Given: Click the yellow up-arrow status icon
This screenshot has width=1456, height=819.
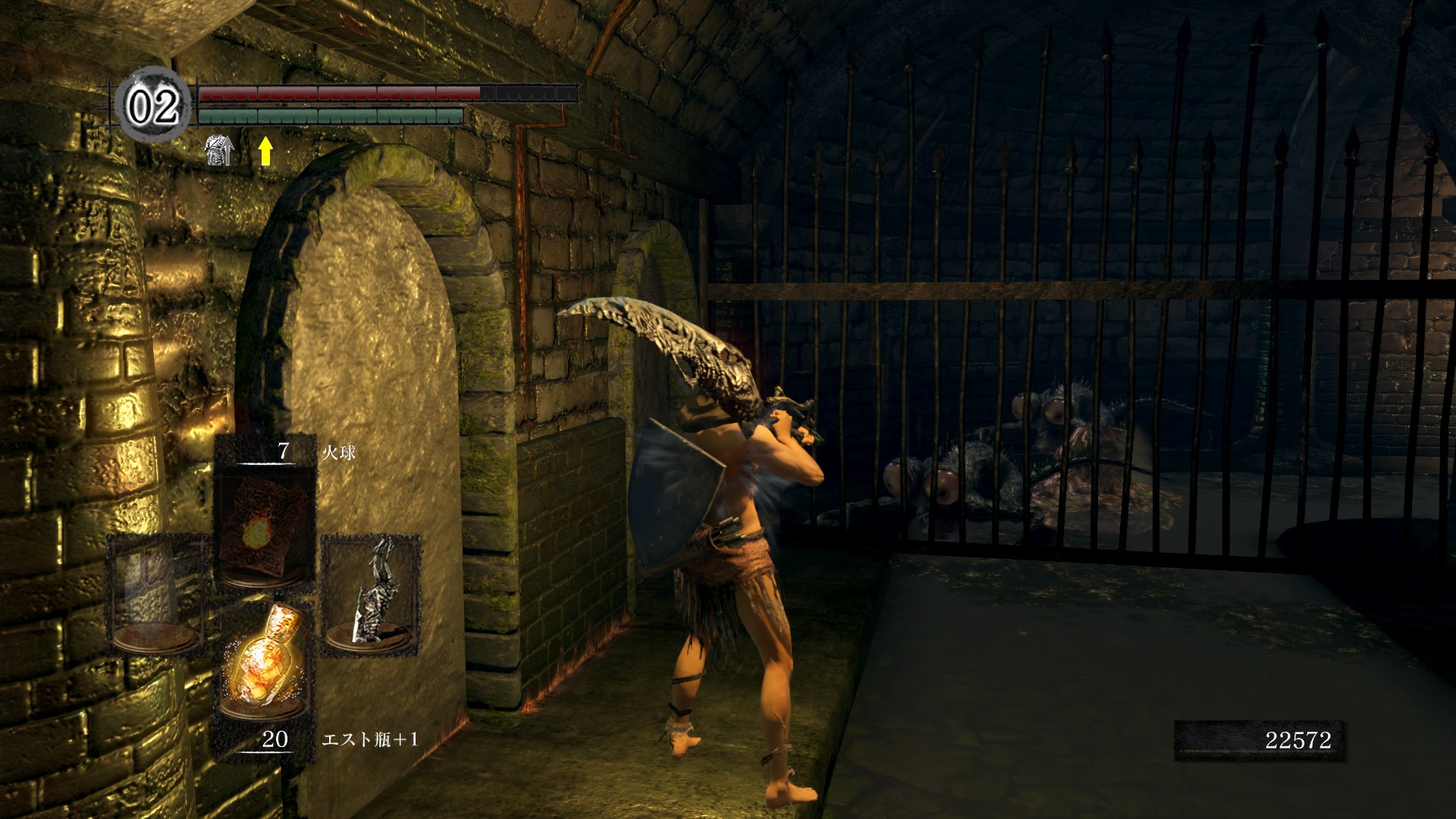Looking at the screenshot, I should pos(265,151).
